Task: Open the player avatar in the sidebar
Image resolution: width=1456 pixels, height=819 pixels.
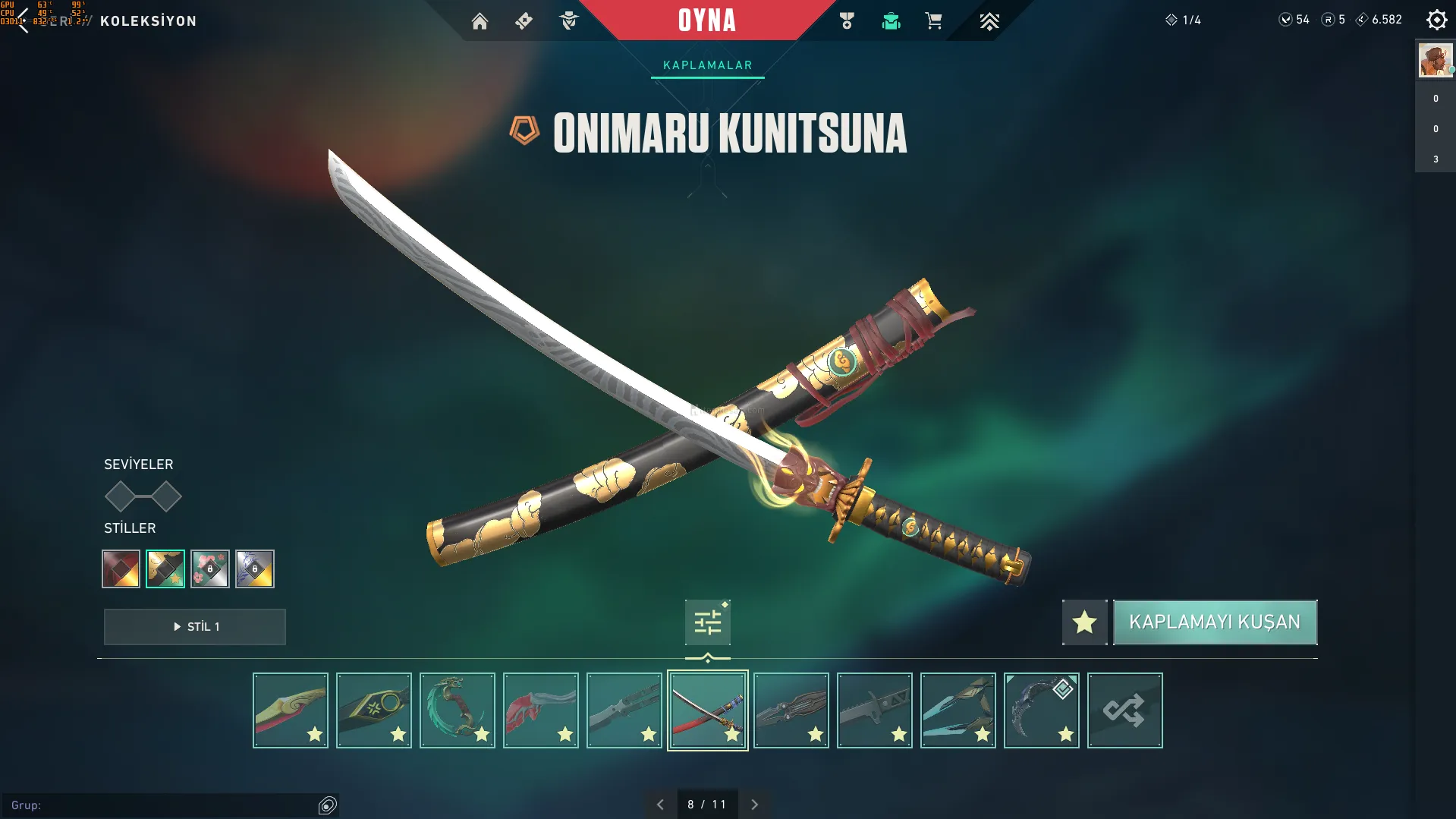Action: 1435,60
